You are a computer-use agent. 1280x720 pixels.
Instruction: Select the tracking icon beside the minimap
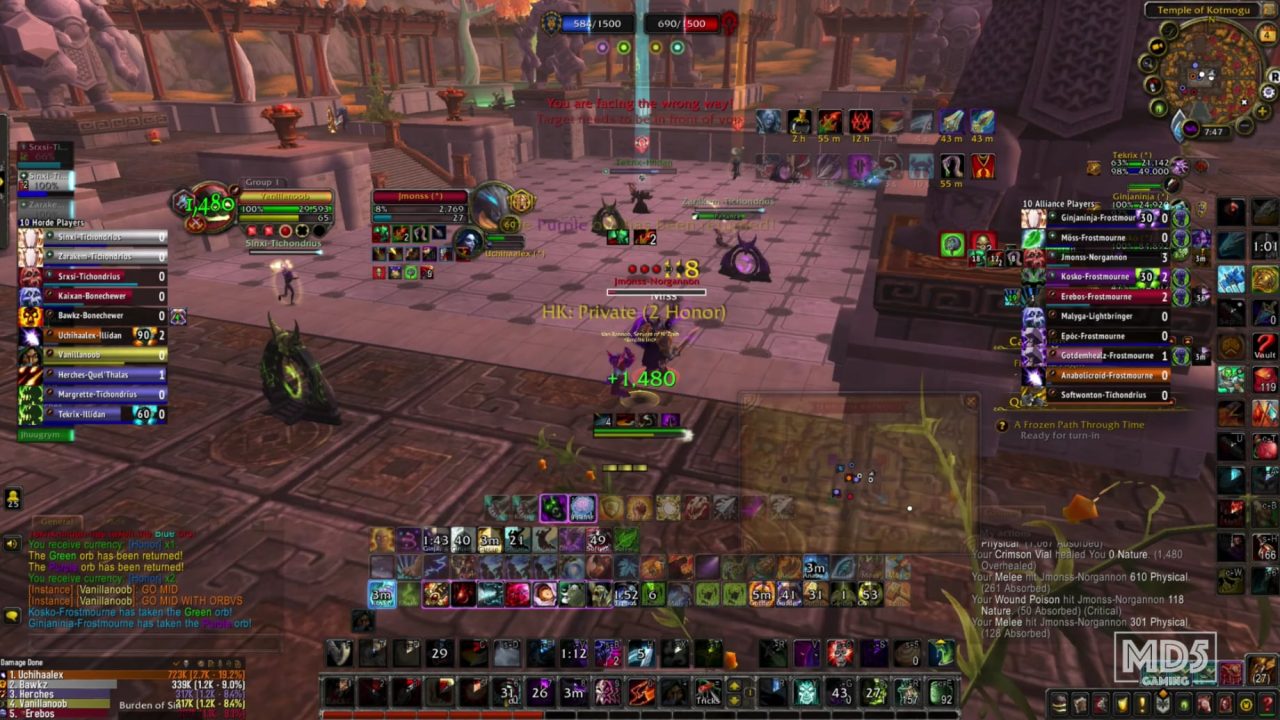[1148, 64]
